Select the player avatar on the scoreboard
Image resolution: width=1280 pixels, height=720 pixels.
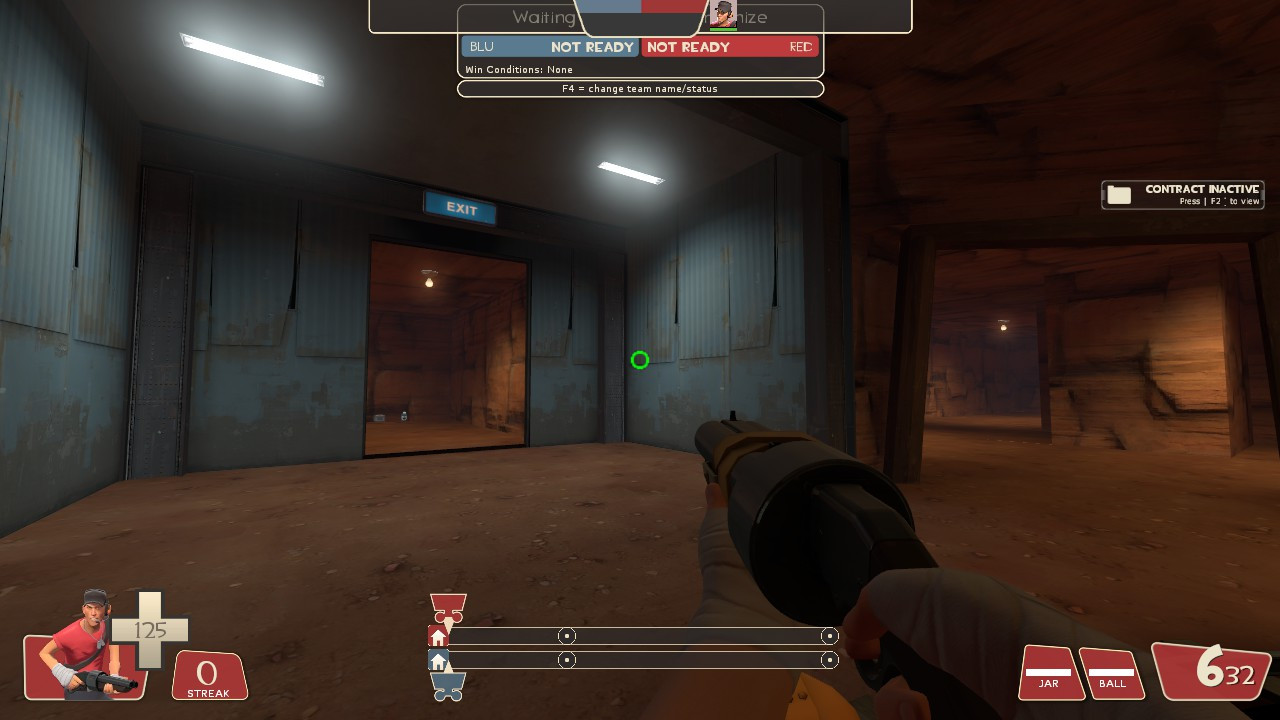pyautogui.click(x=722, y=14)
